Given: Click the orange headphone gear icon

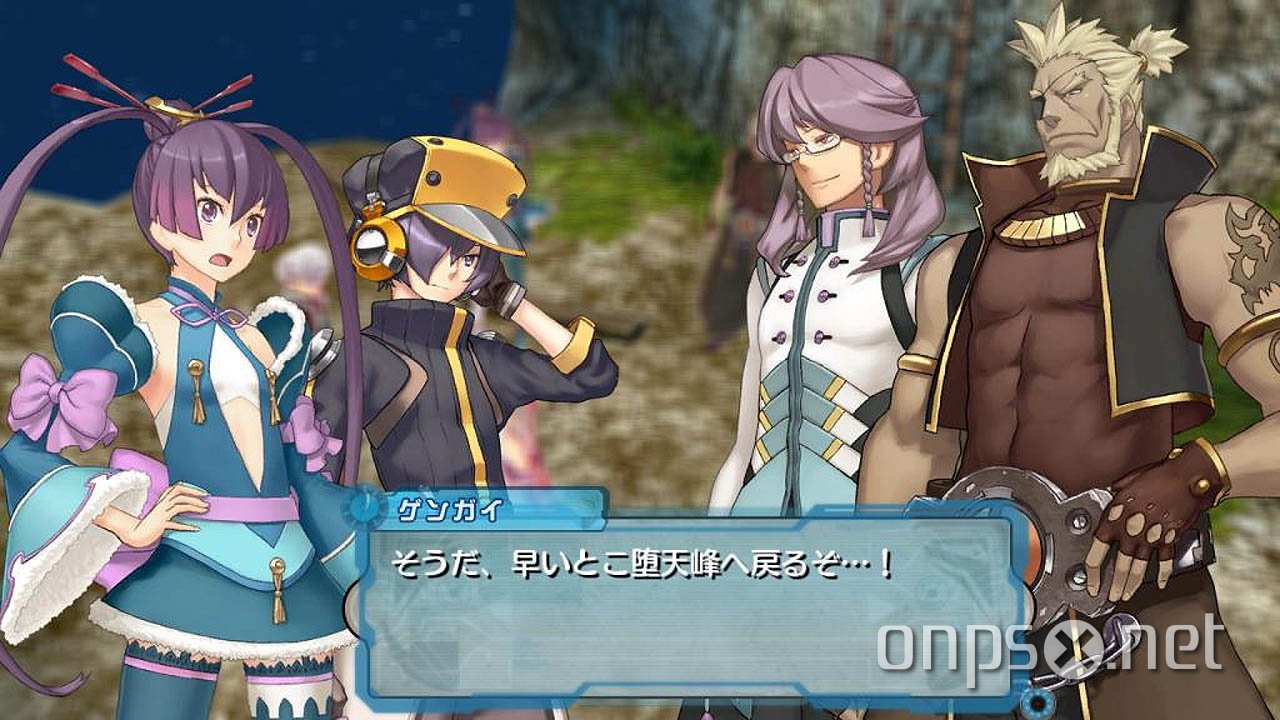Looking at the screenshot, I should [381, 248].
